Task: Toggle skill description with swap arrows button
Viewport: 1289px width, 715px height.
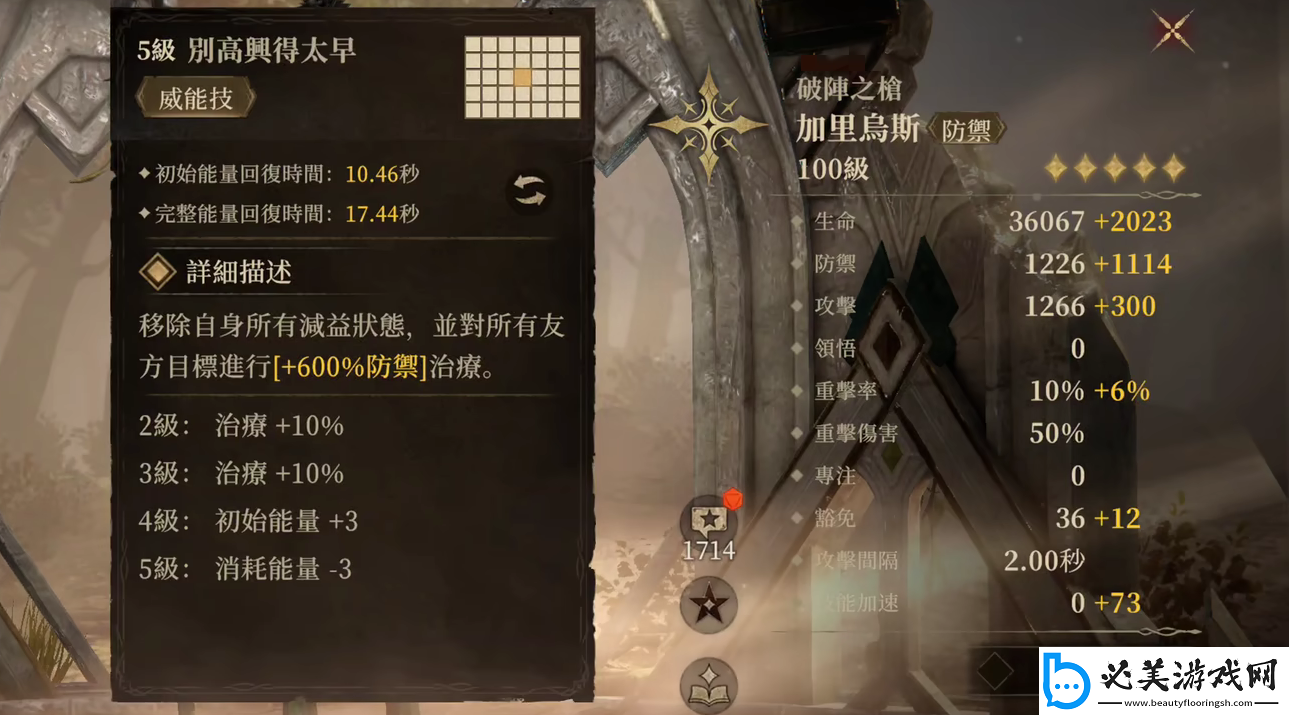Action: coord(529,191)
